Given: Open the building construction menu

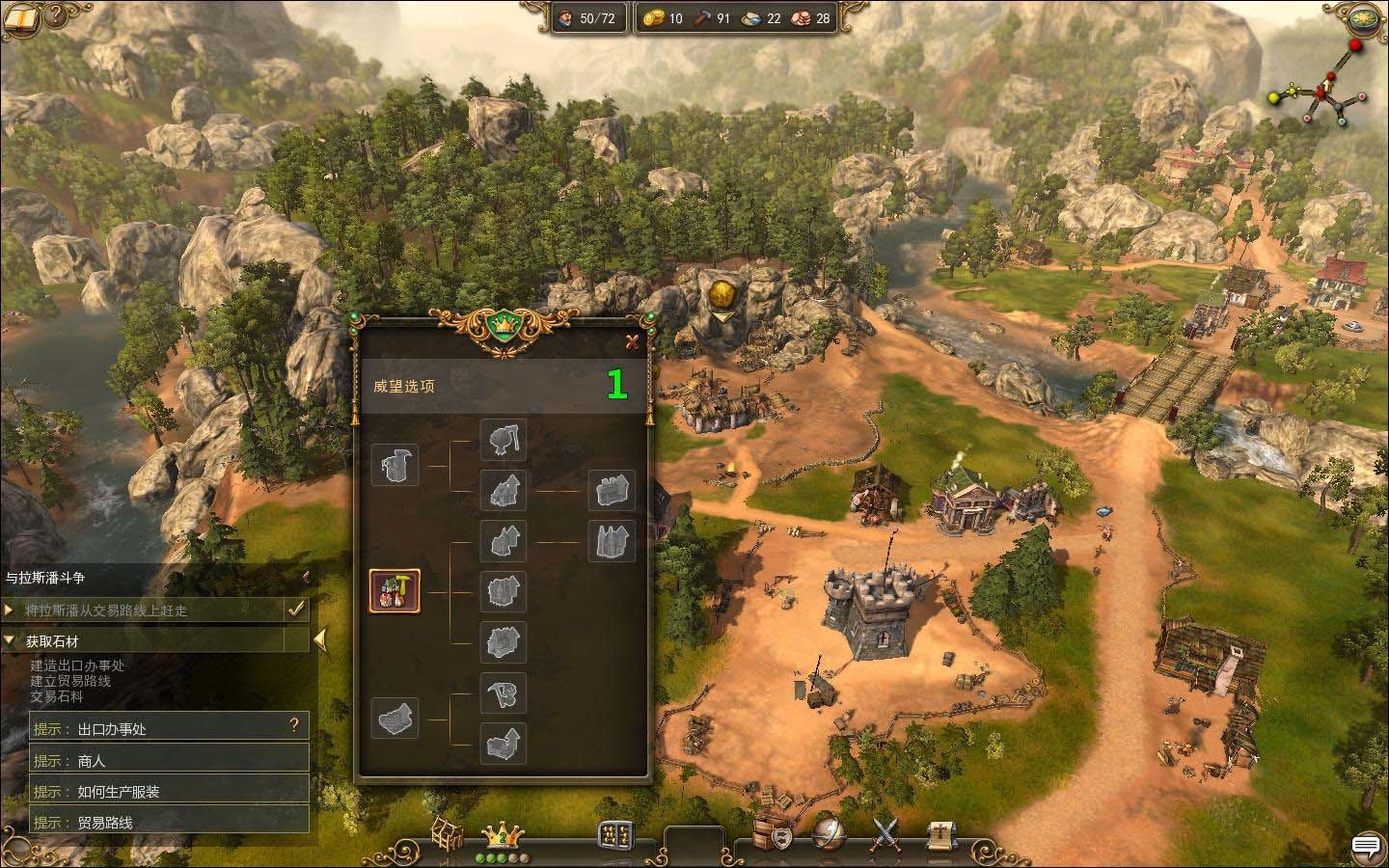Looking at the screenshot, I should (448, 836).
